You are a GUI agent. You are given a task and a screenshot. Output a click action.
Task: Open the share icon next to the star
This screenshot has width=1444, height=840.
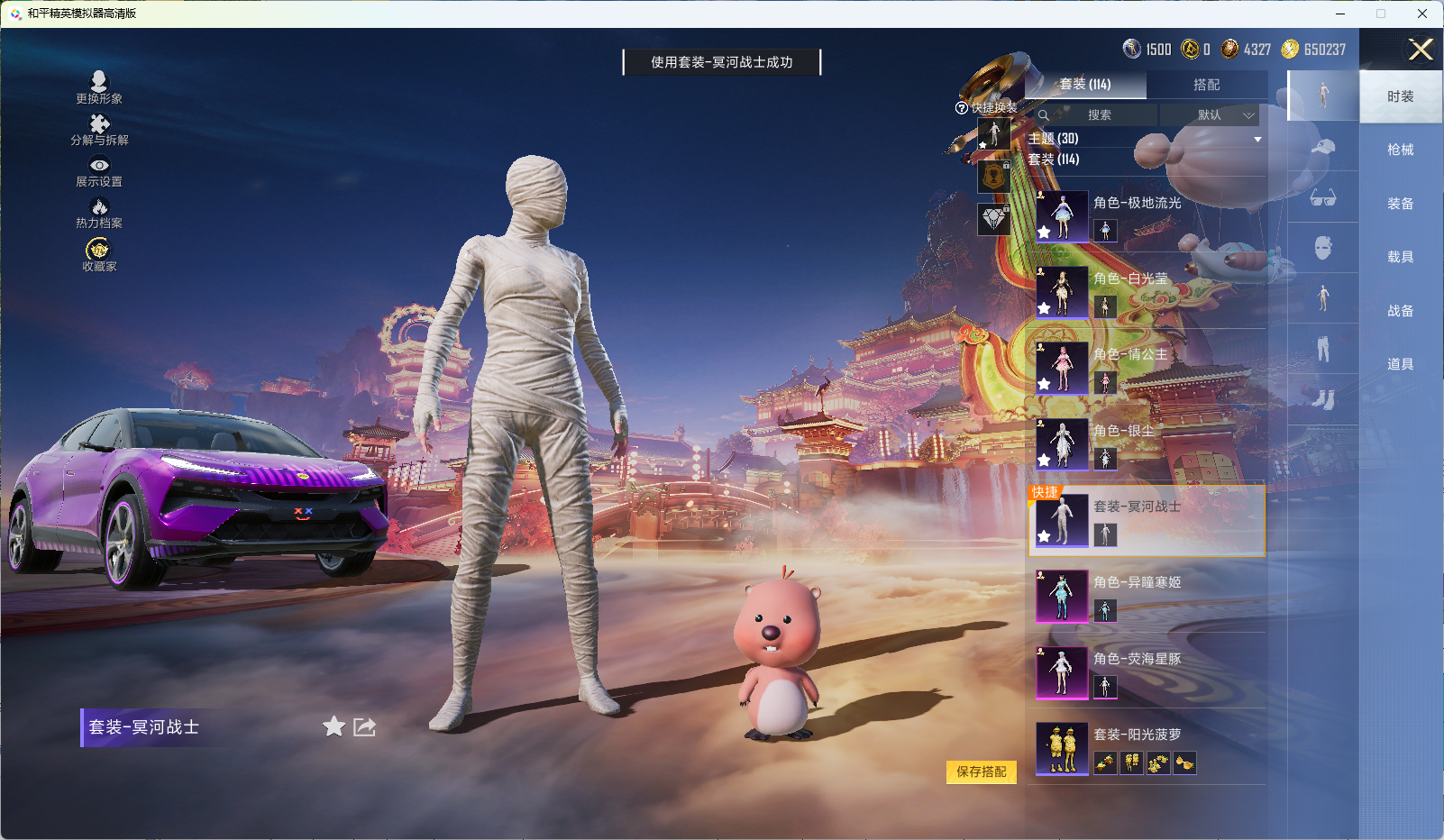364,726
